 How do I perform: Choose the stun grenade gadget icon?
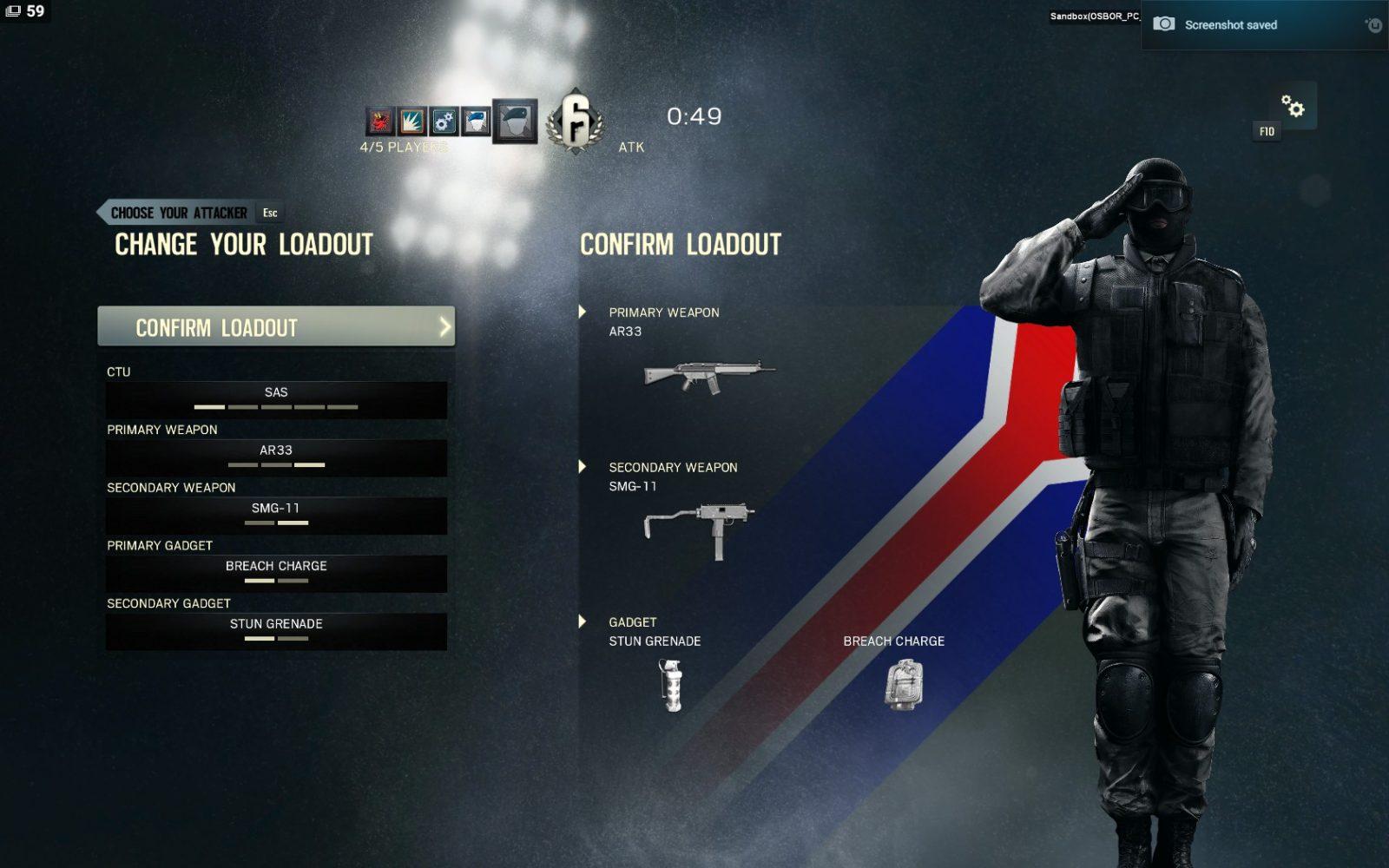[671, 685]
